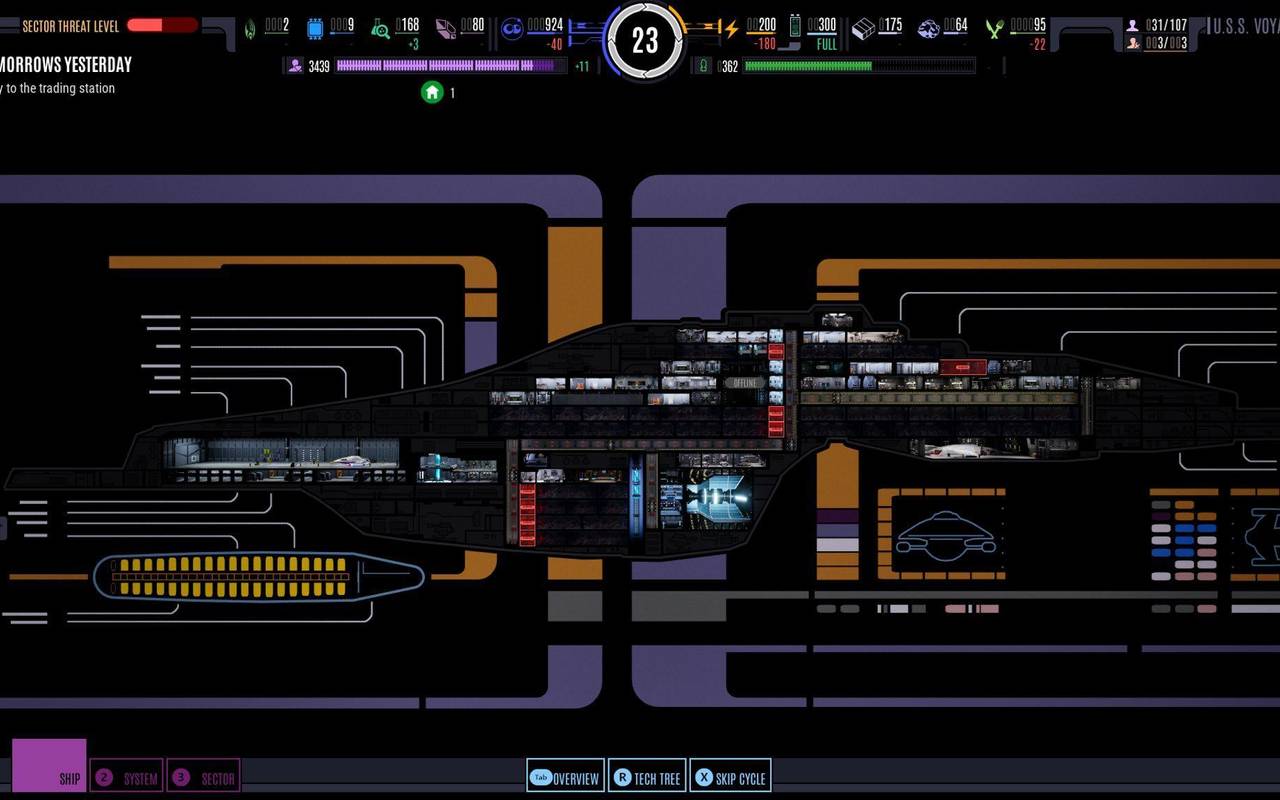Screen dimensions: 1280x800
Task: Reactivate the OFFLINE module on the ship
Action: (x=745, y=381)
